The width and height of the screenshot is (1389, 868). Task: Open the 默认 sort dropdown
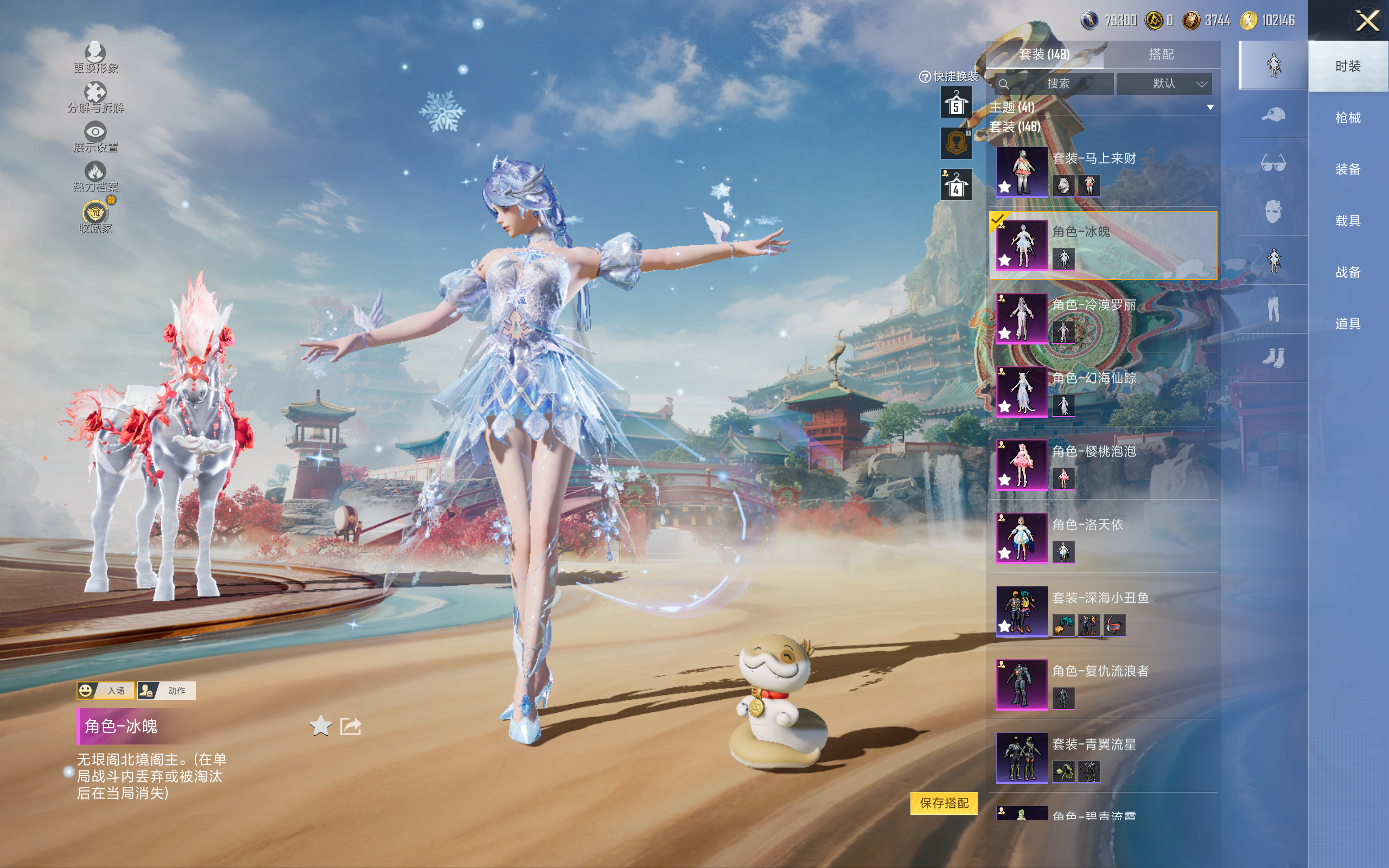coord(1164,84)
